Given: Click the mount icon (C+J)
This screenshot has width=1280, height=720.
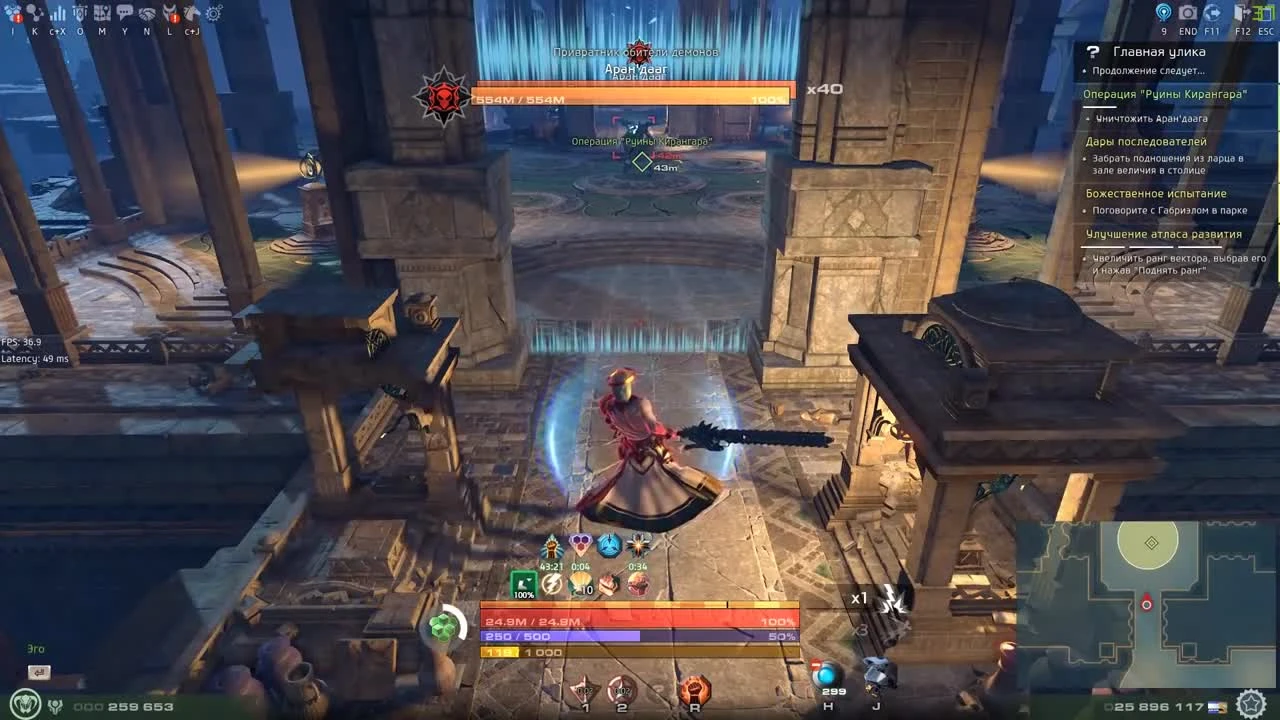Looking at the screenshot, I should coord(192,14).
